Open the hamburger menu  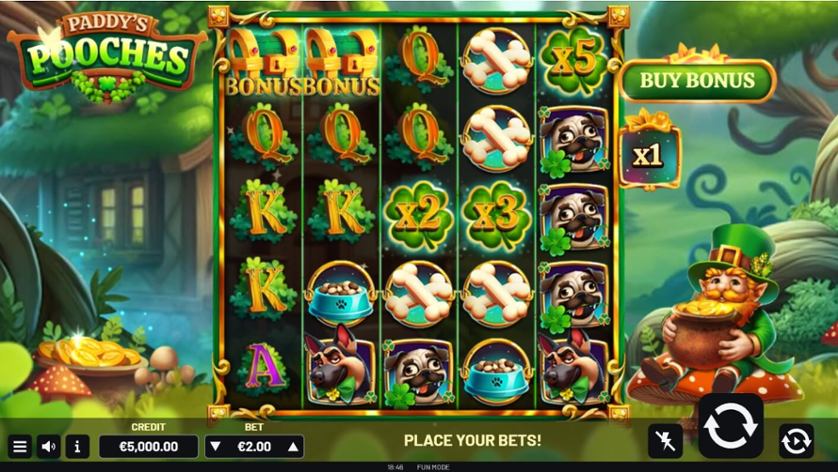(19, 446)
